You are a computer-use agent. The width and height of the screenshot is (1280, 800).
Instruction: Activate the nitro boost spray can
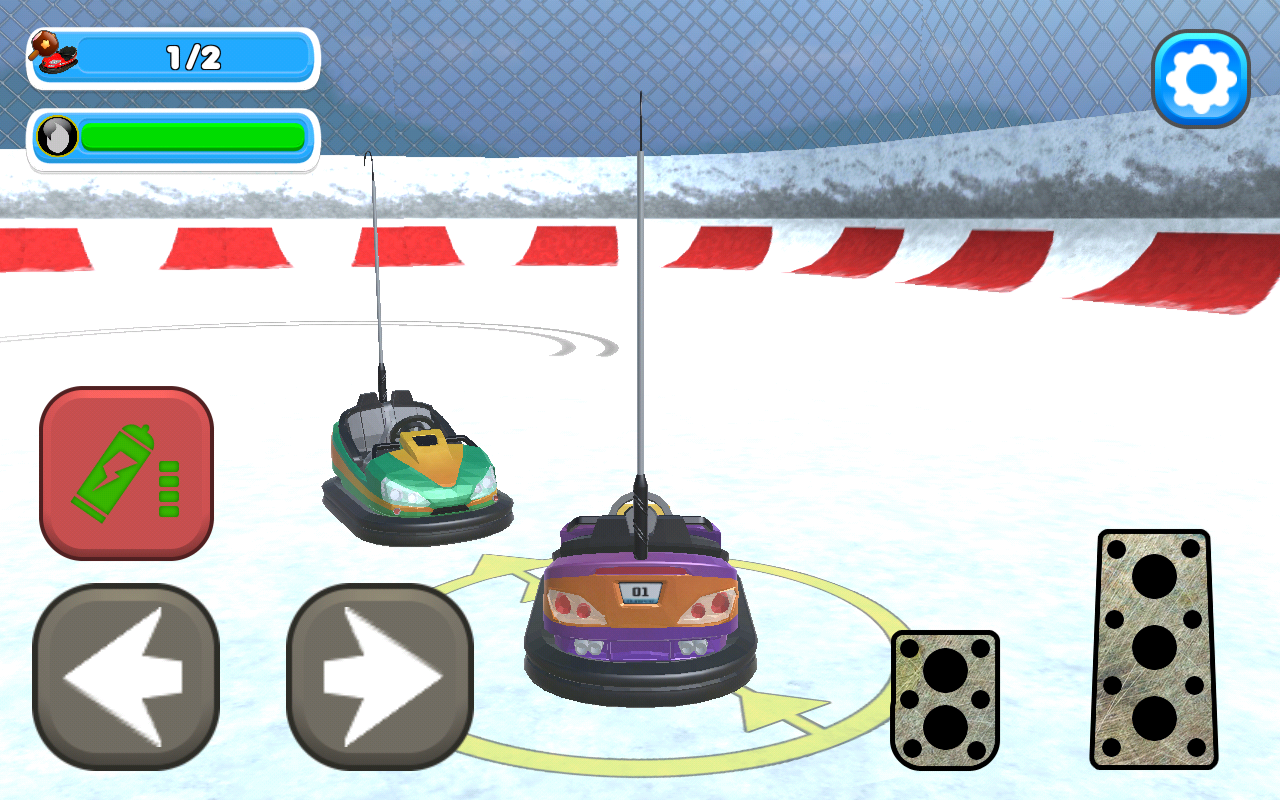[x=125, y=470]
